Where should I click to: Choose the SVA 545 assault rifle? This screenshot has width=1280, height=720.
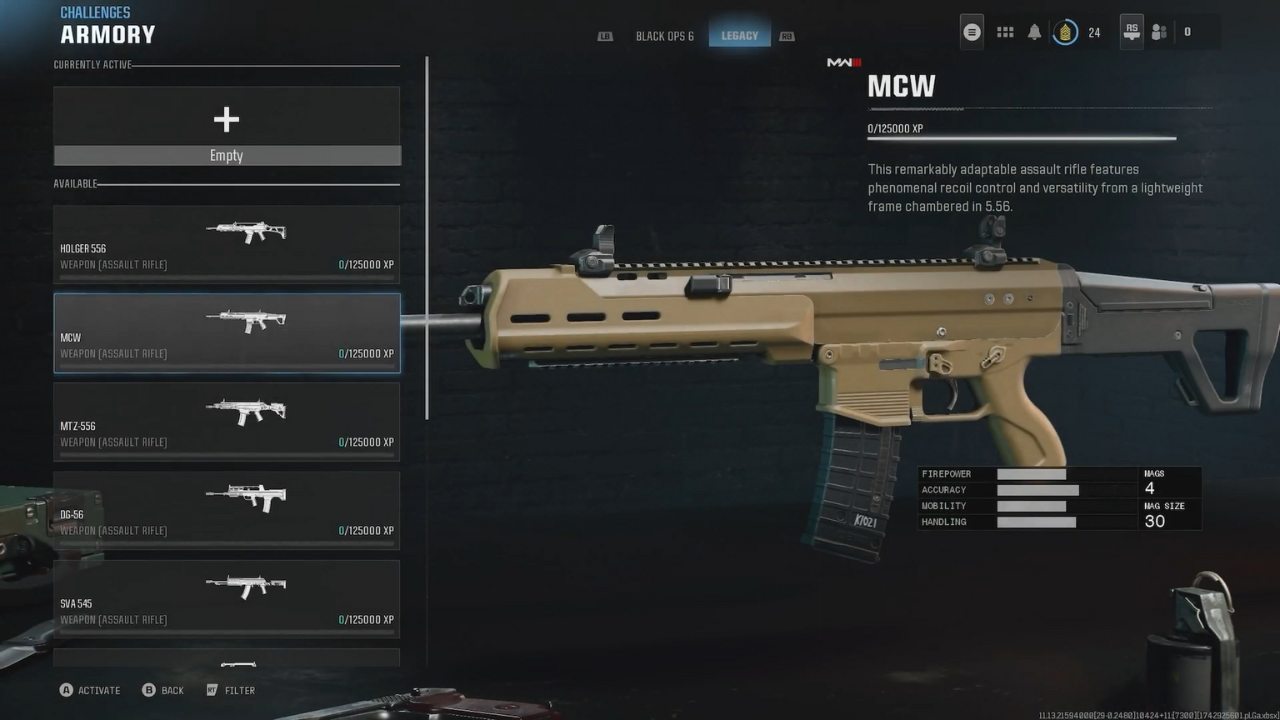(x=227, y=599)
